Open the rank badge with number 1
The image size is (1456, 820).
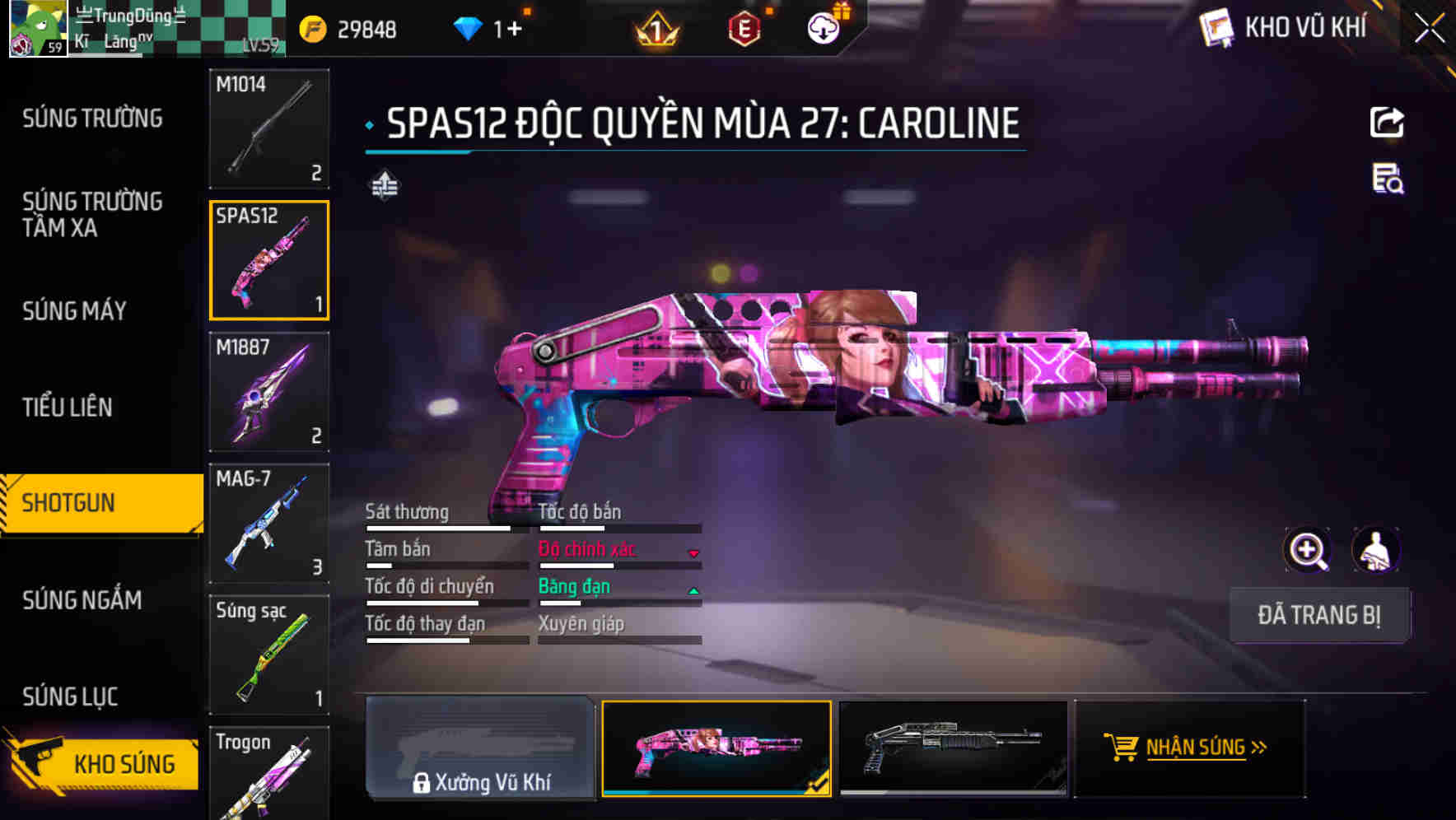[655, 29]
